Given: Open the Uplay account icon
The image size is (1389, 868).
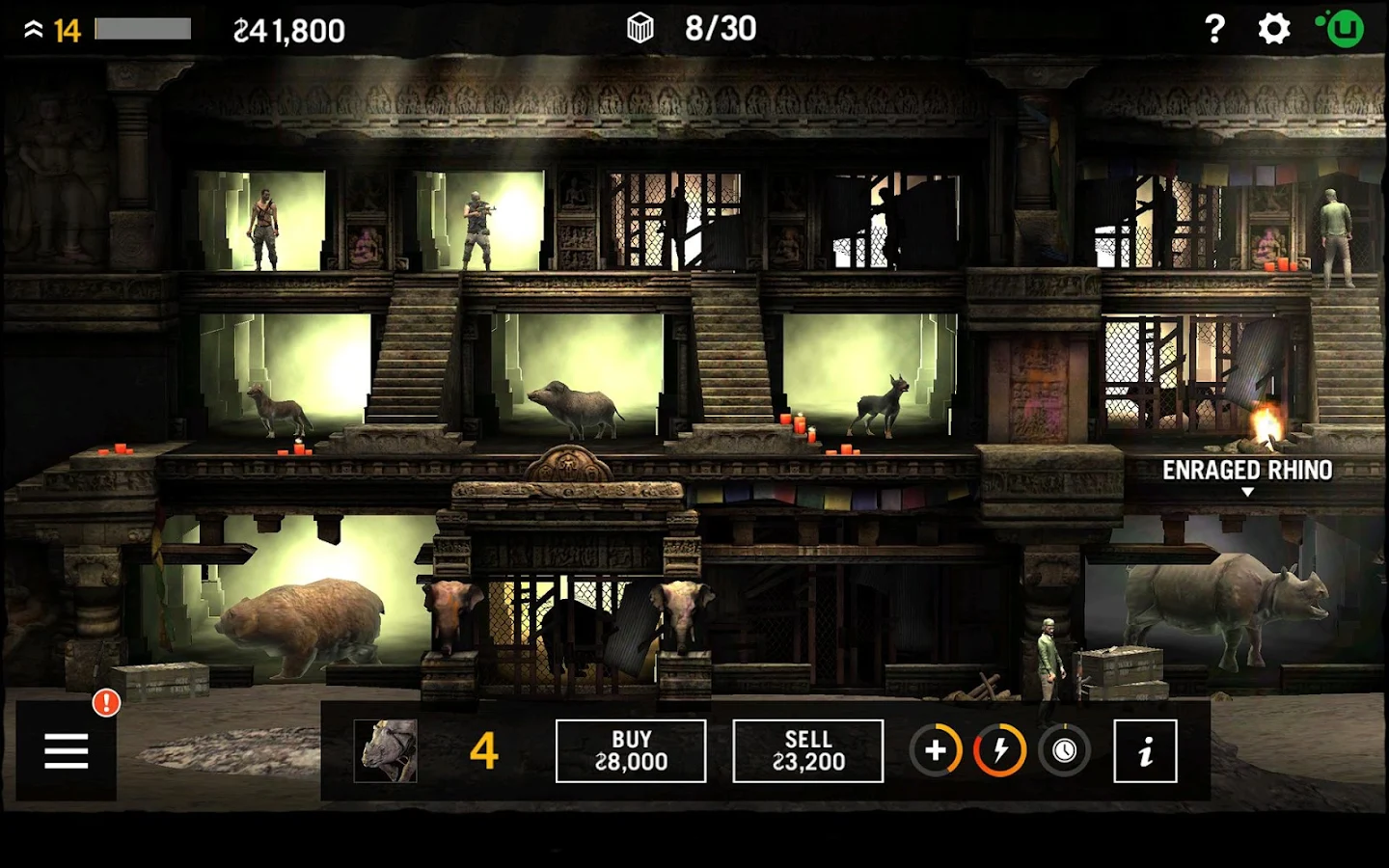Looking at the screenshot, I should coord(1344,29).
